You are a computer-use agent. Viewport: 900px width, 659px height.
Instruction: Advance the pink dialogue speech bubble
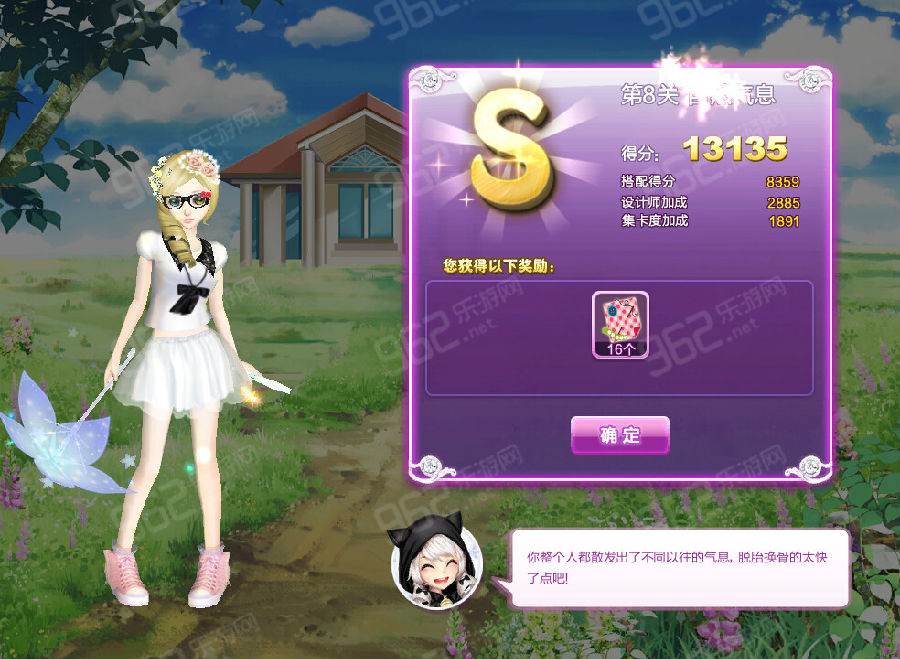click(680, 567)
